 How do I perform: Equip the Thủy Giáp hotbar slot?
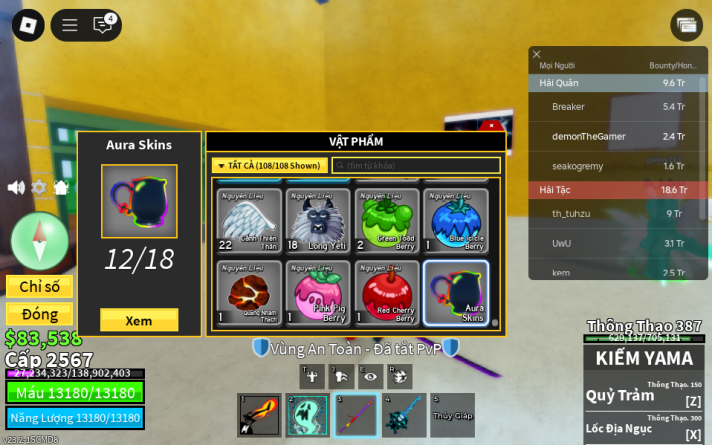[x=452, y=415]
